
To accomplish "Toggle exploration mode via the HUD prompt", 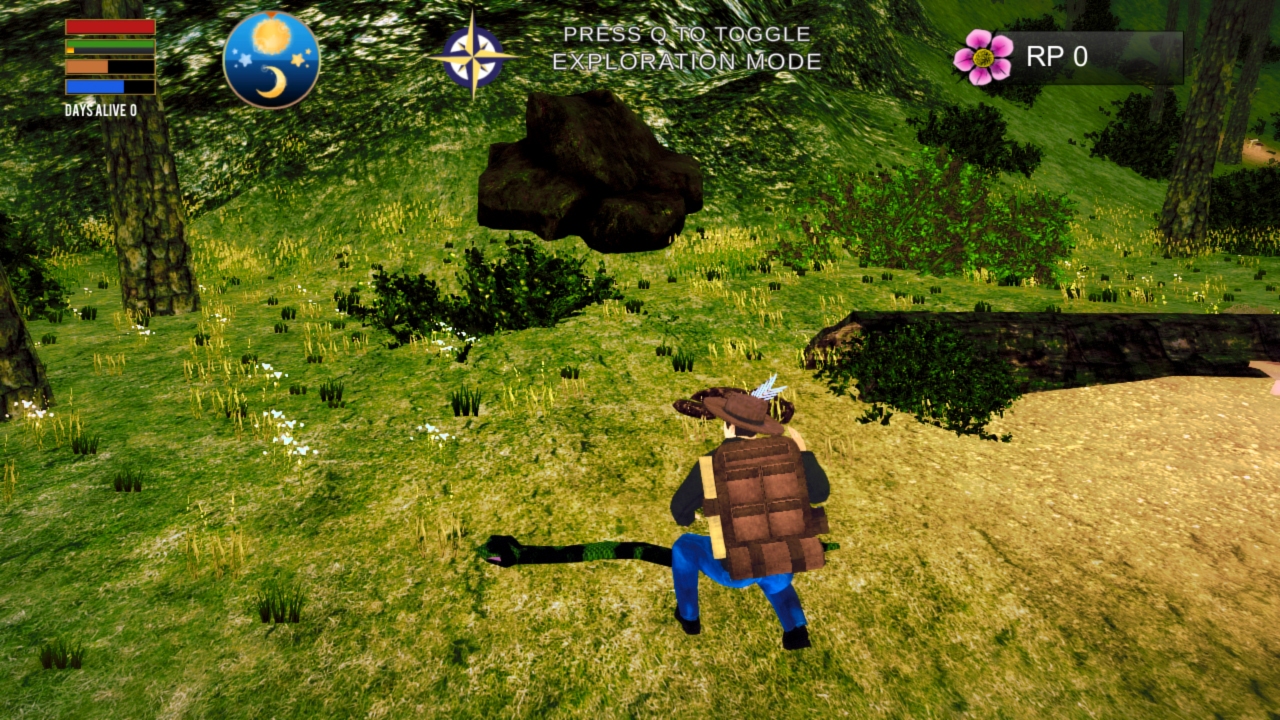I will tap(687, 47).
